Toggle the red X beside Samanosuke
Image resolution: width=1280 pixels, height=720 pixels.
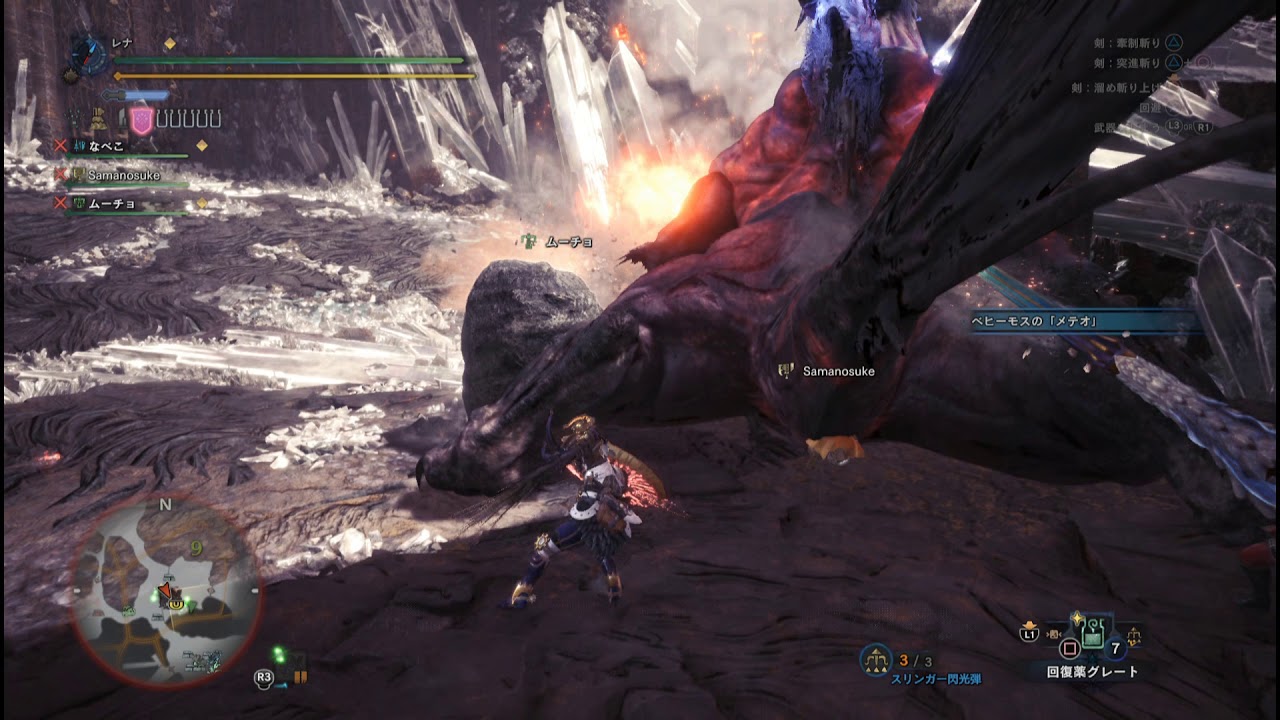pos(60,174)
